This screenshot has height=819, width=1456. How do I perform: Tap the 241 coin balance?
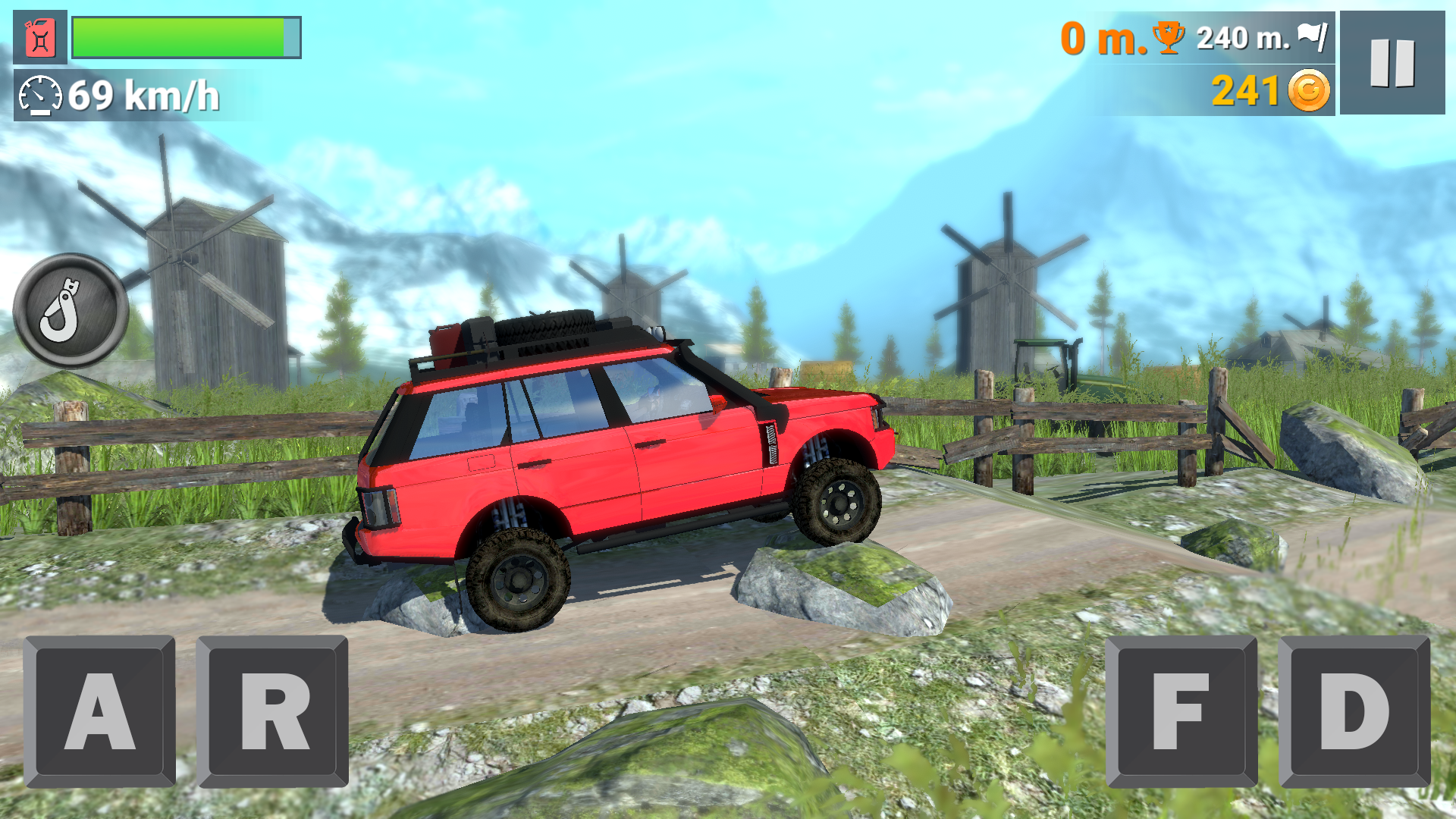pyautogui.click(x=1244, y=91)
